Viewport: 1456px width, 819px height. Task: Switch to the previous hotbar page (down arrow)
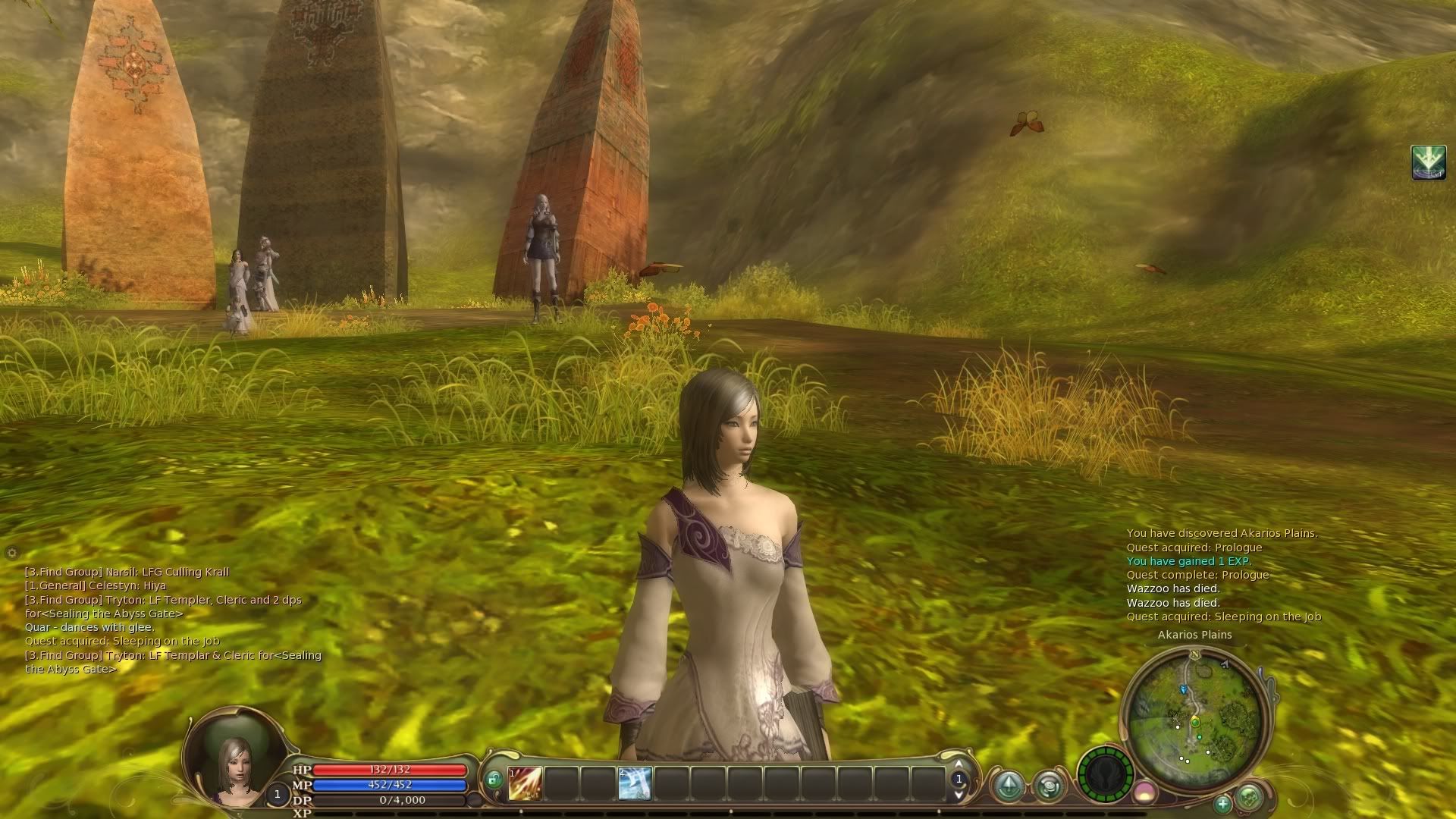pos(959,794)
